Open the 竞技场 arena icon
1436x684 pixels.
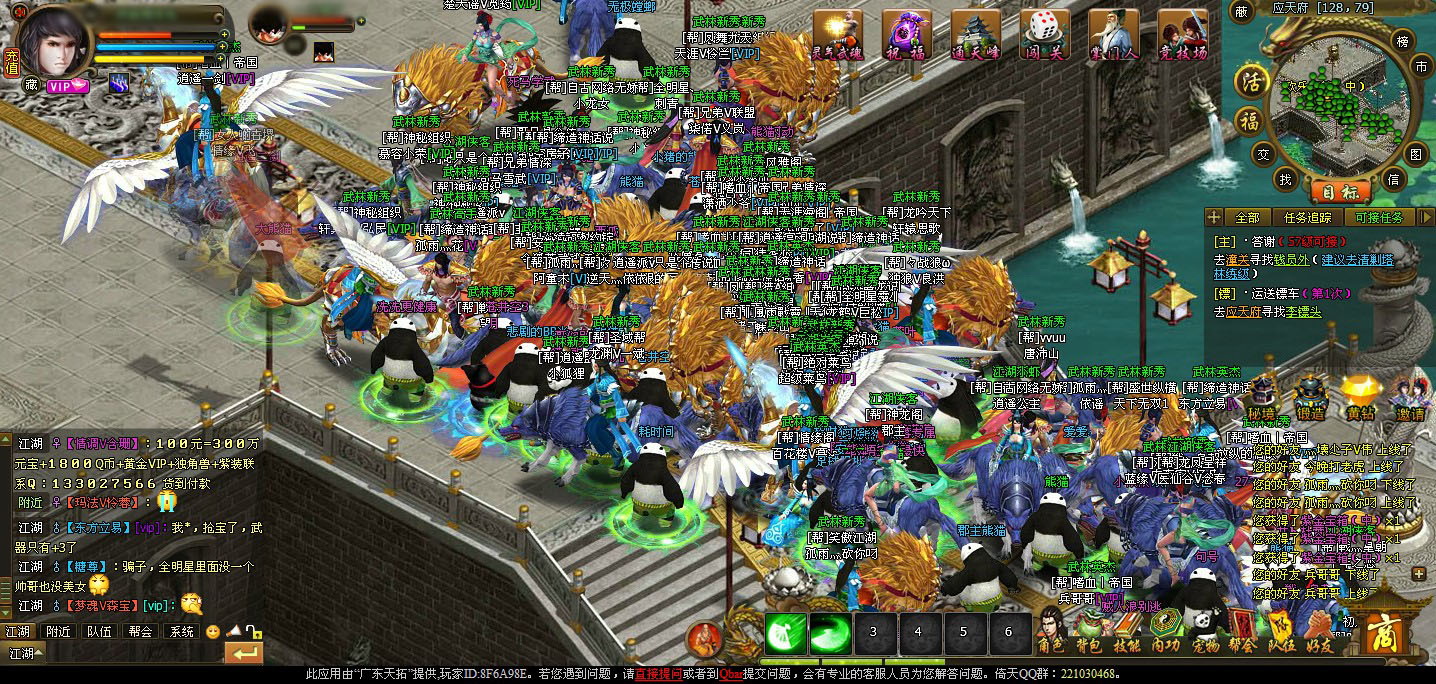tap(1182, 36)
